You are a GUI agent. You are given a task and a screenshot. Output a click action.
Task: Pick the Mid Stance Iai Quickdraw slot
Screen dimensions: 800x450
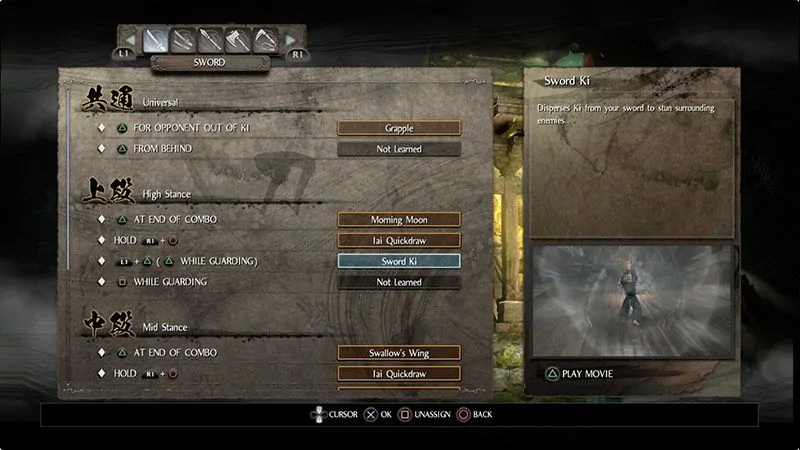[399, 374]
